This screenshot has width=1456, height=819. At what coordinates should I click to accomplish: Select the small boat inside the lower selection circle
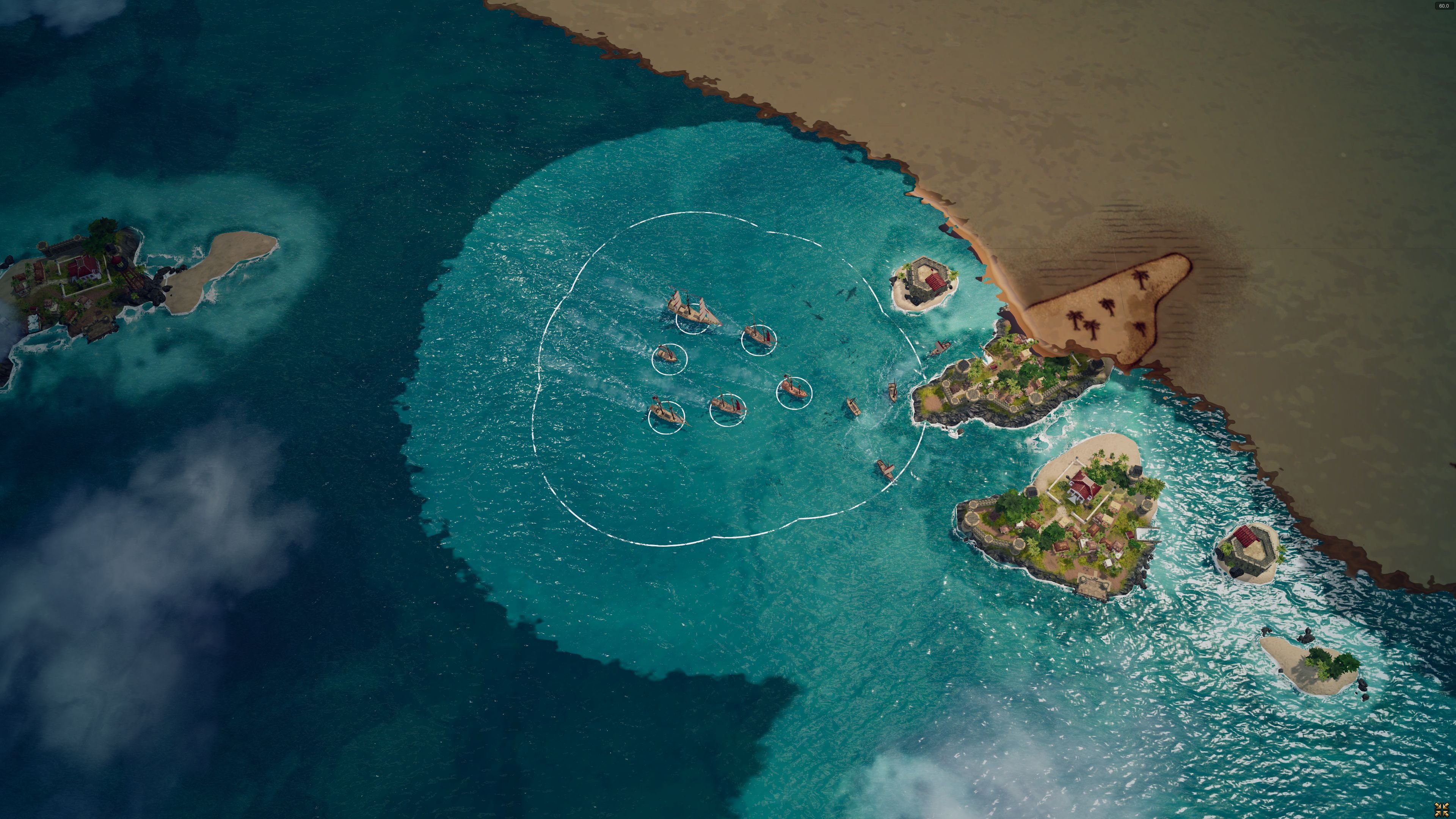(728, 406)
